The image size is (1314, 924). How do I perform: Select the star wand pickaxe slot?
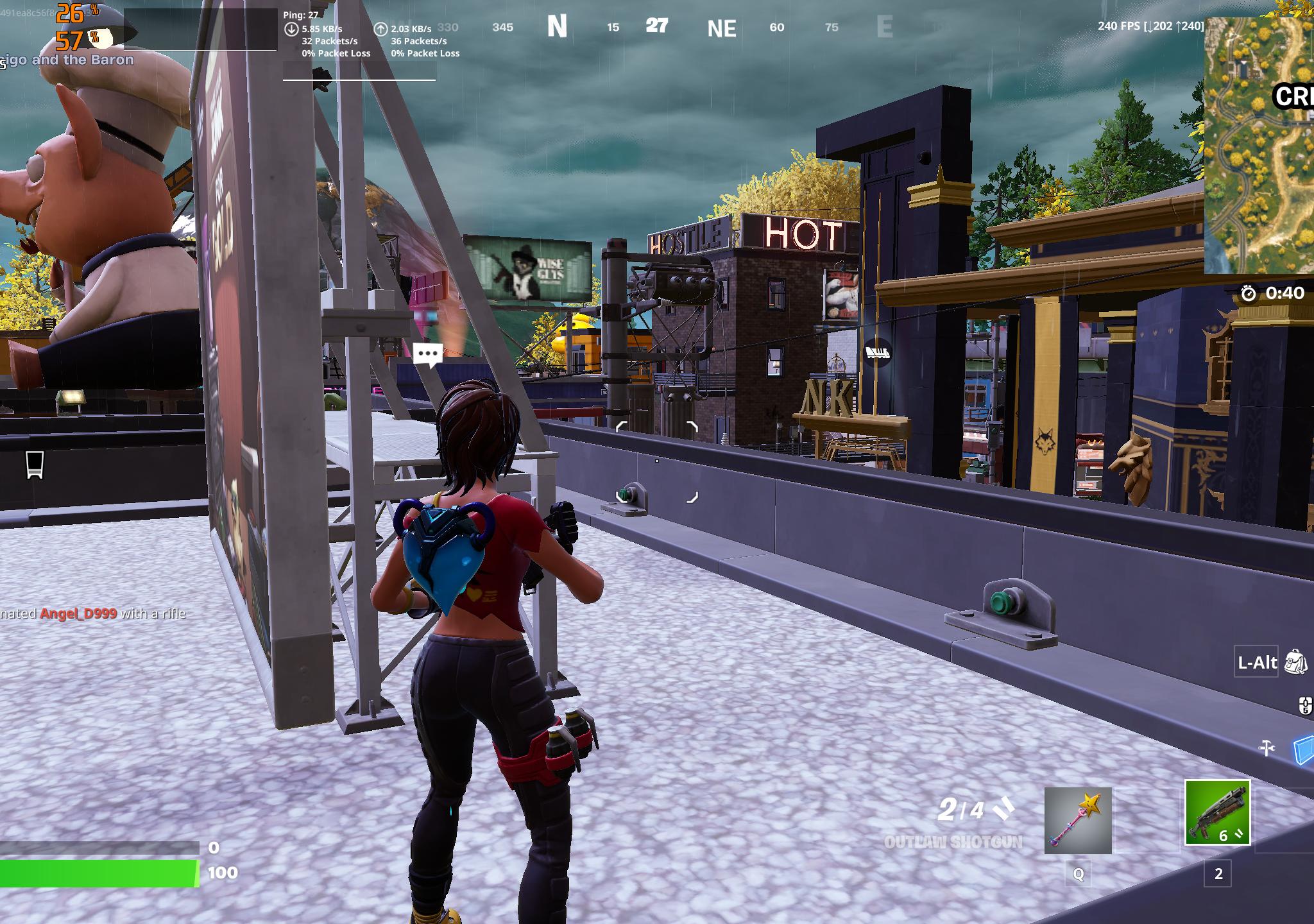click(x=1078, y=821)
